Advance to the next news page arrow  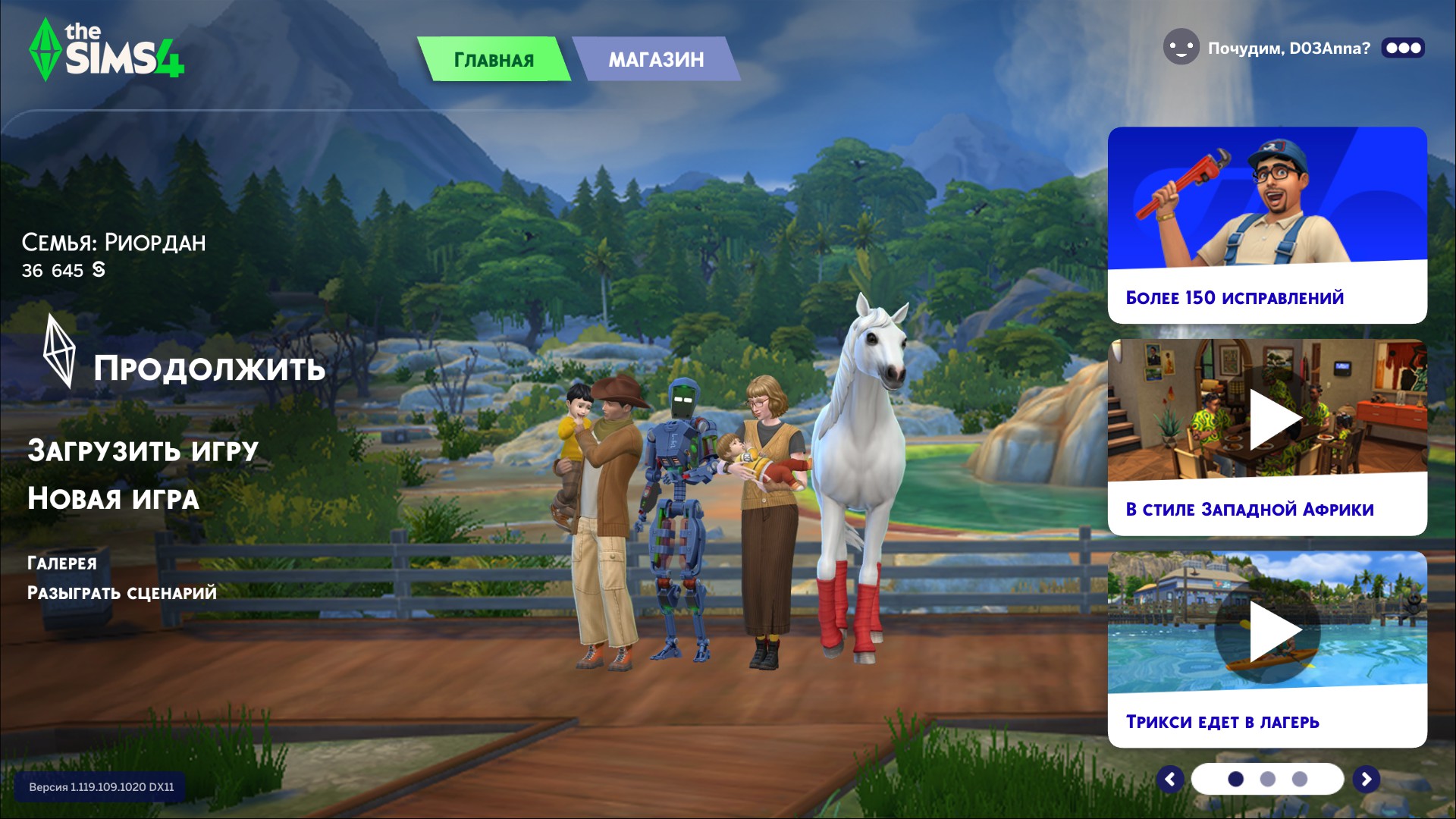click(1366, 779)
